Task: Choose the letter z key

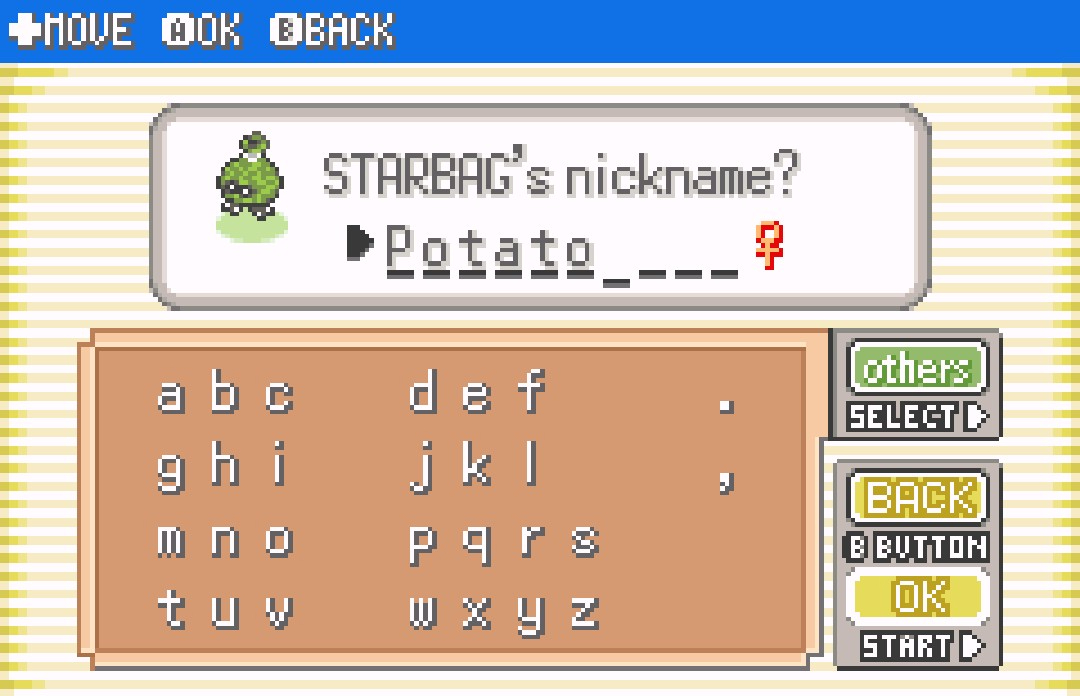Action: coord(584,612)
